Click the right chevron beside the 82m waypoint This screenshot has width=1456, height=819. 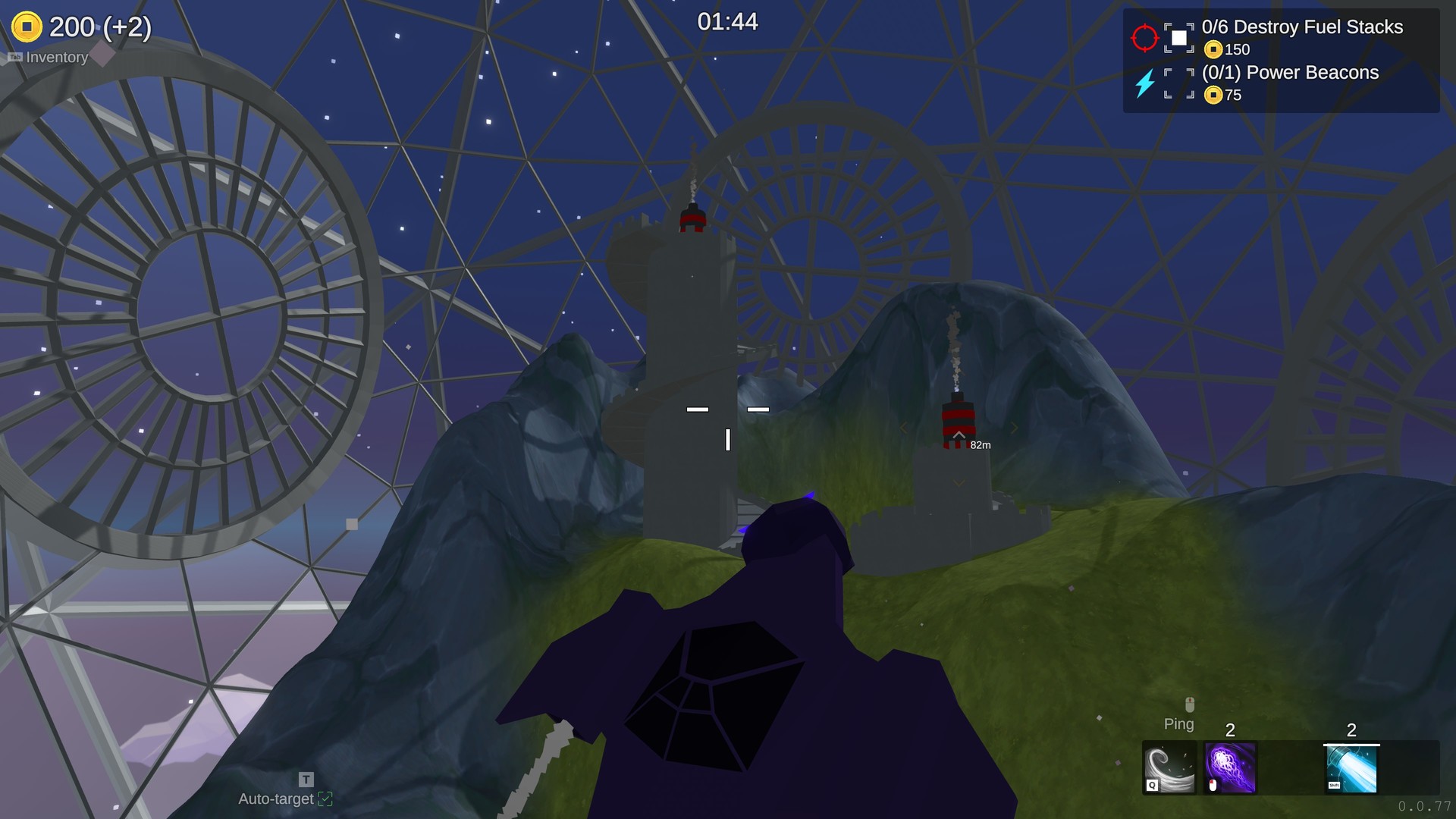(1015, 428)
